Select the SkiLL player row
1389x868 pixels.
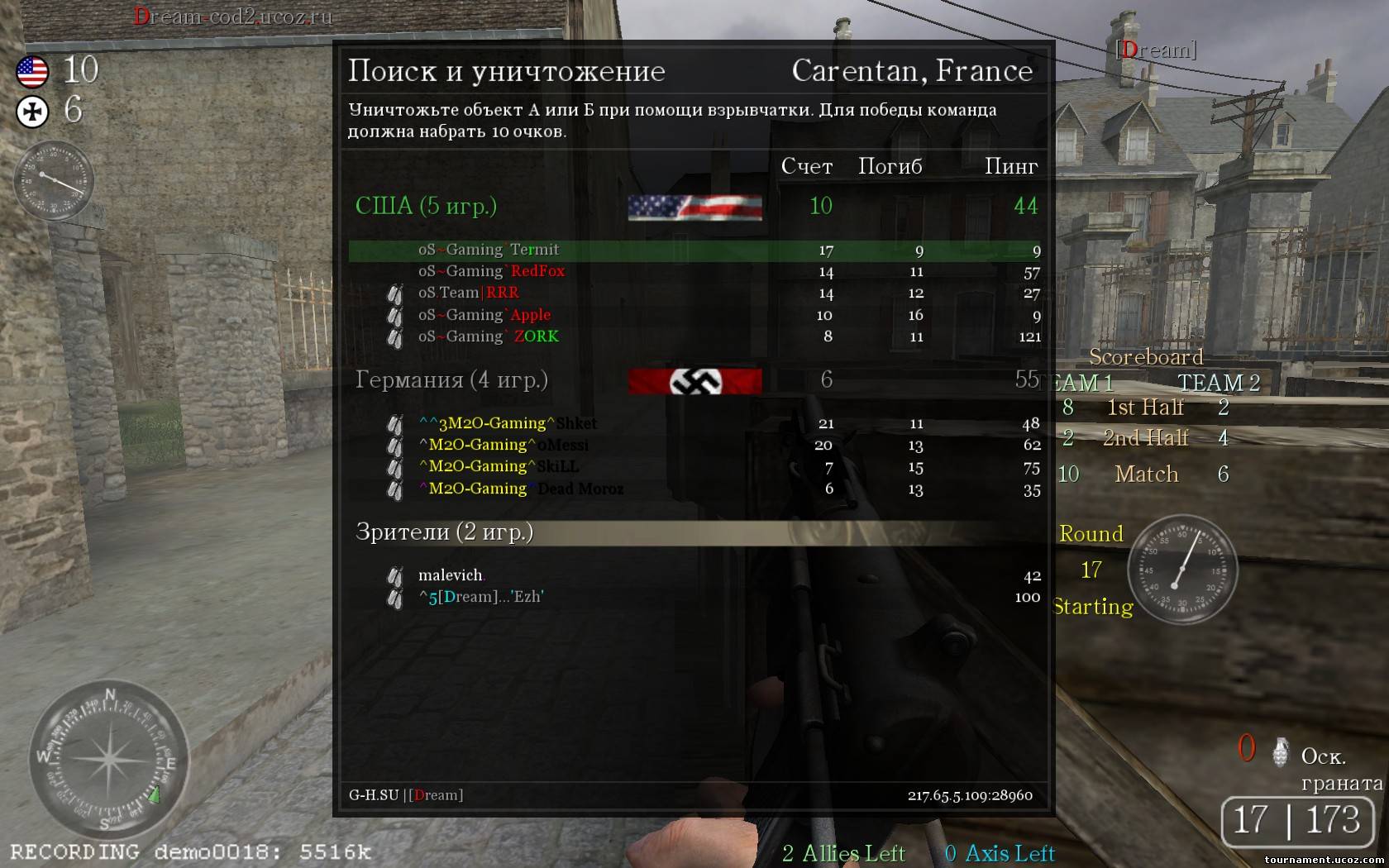558,466
